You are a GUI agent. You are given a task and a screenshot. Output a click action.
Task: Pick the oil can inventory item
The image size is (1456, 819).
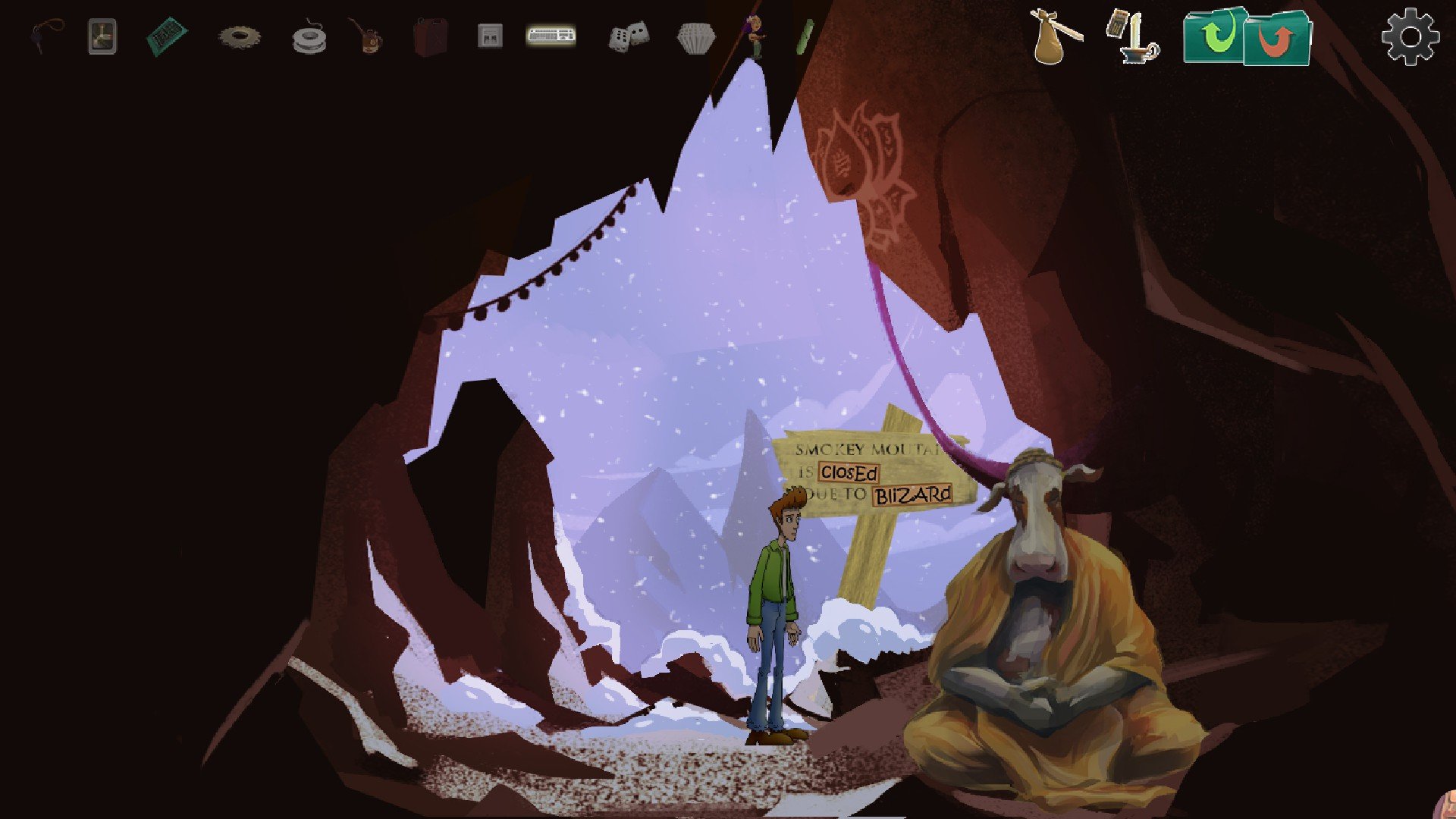coord(367,38)
